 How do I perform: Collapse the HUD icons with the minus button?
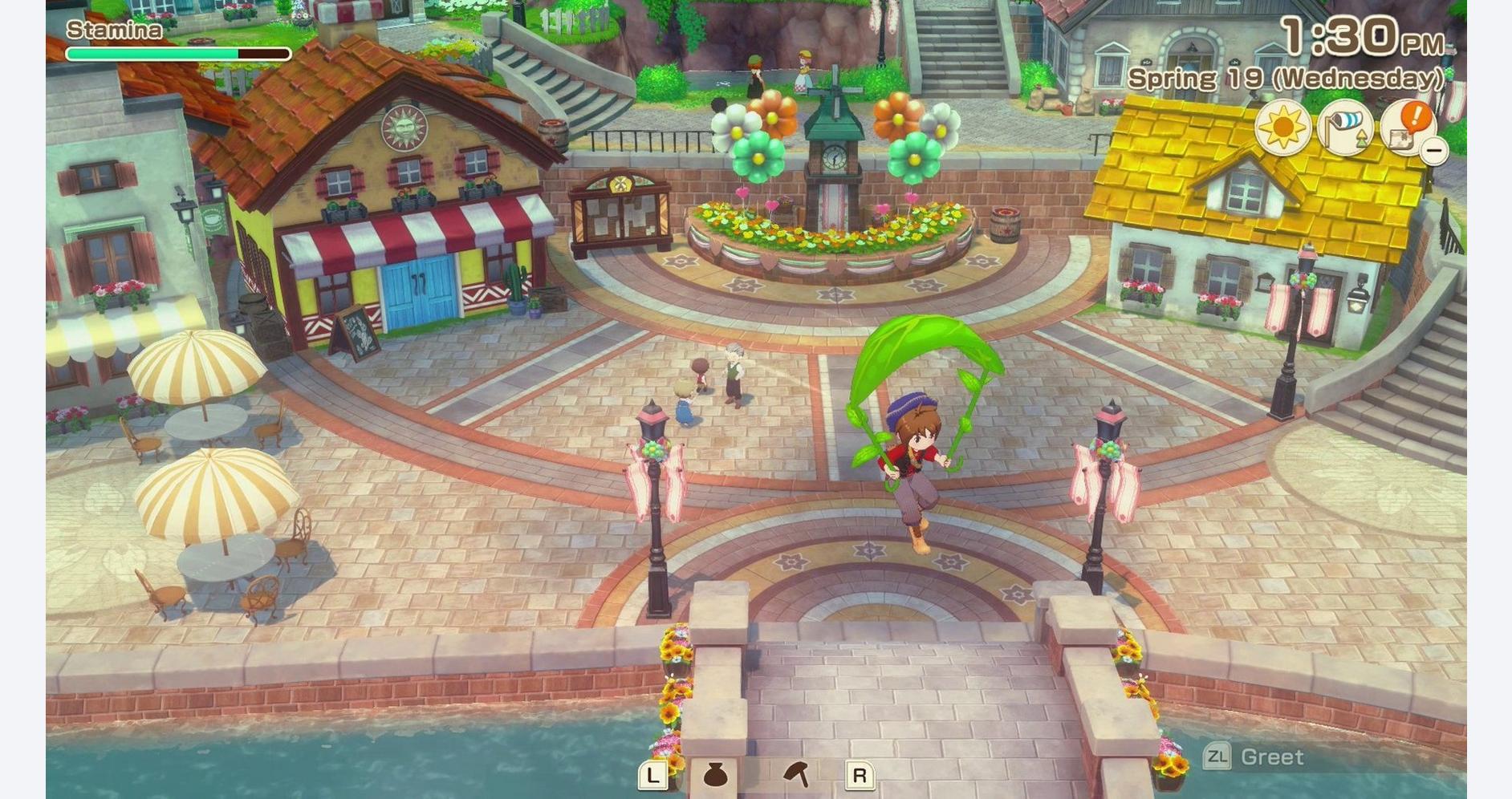1433,150
